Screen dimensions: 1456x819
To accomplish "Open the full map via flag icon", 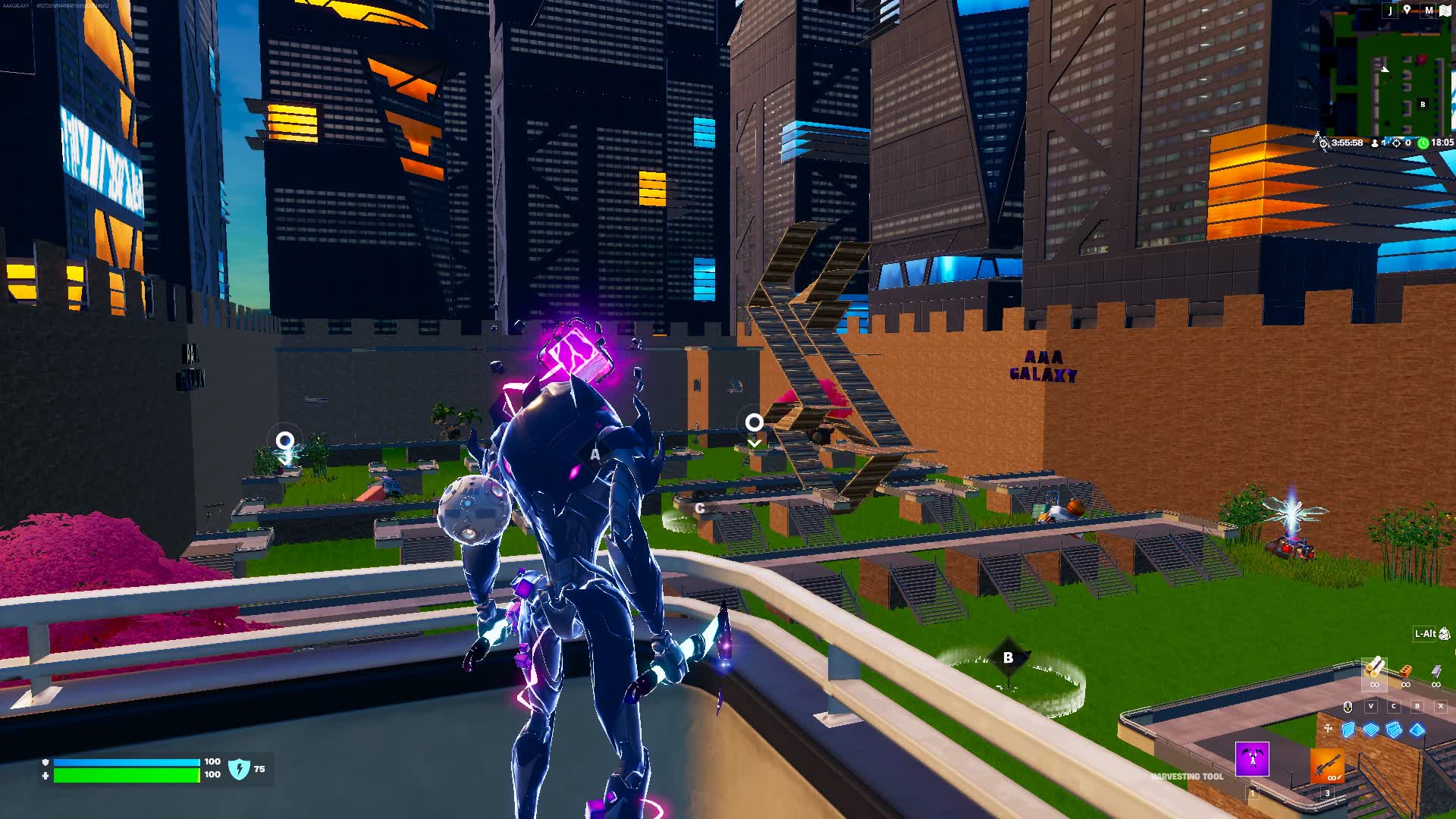I will 1445,11.
